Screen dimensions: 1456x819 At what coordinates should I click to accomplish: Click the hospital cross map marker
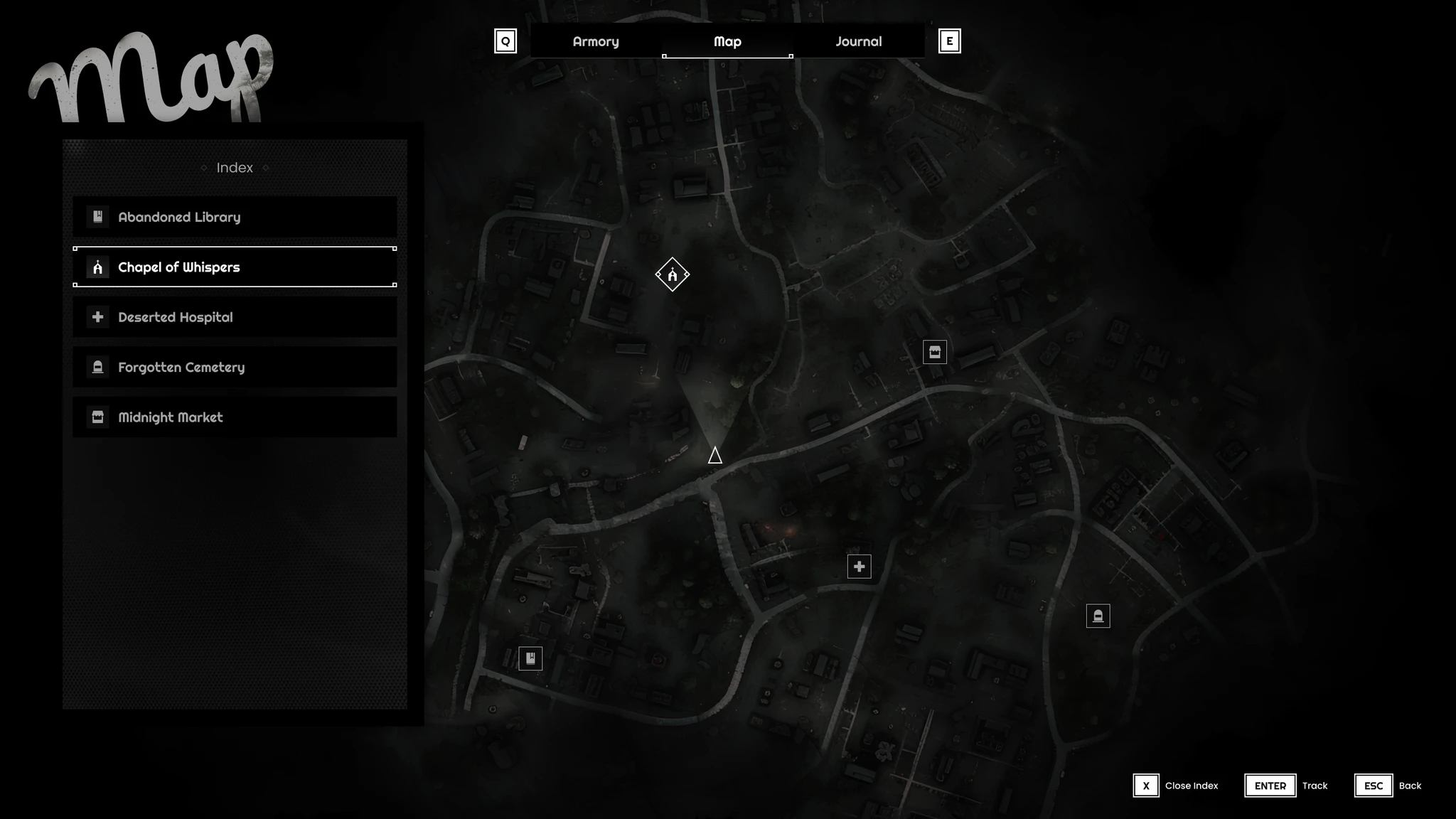point(859,567)
